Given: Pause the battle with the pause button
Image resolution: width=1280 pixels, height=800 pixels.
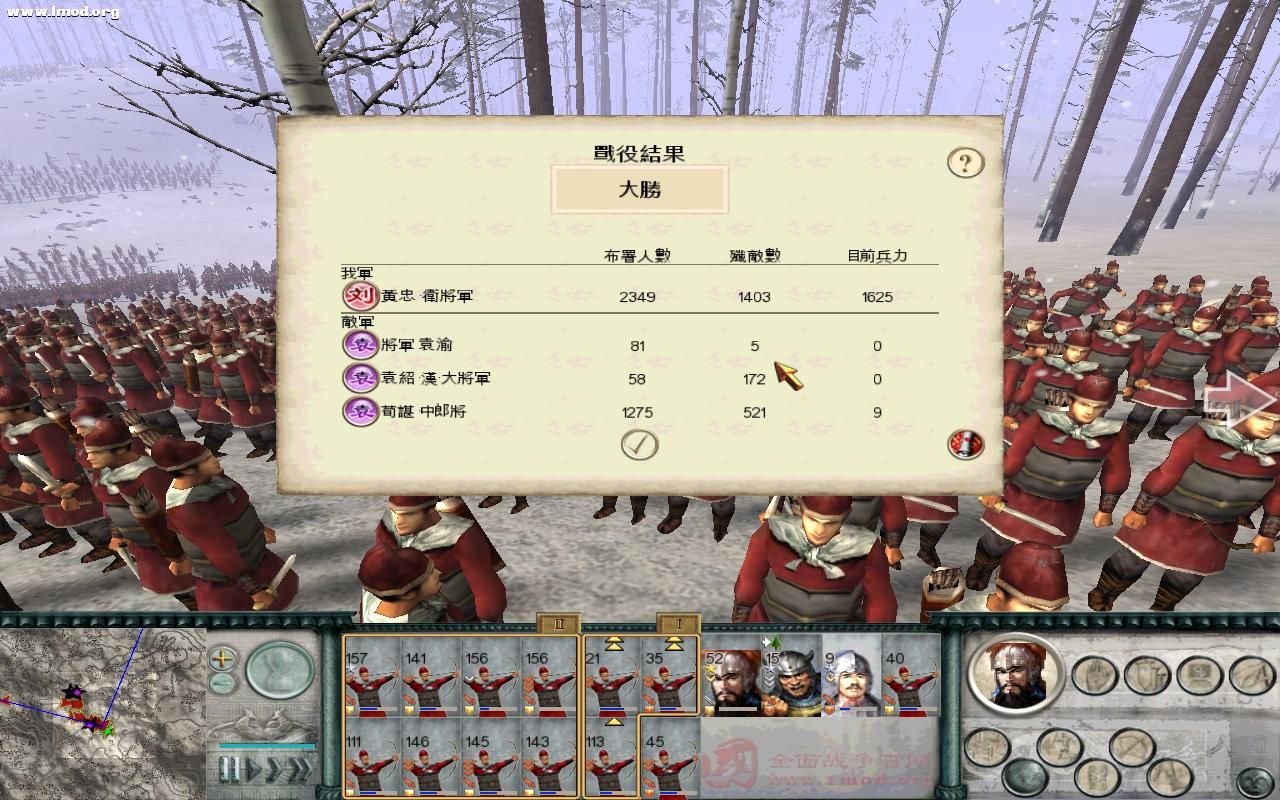Looking at the screenshot, I should click(x=228, y=770).
